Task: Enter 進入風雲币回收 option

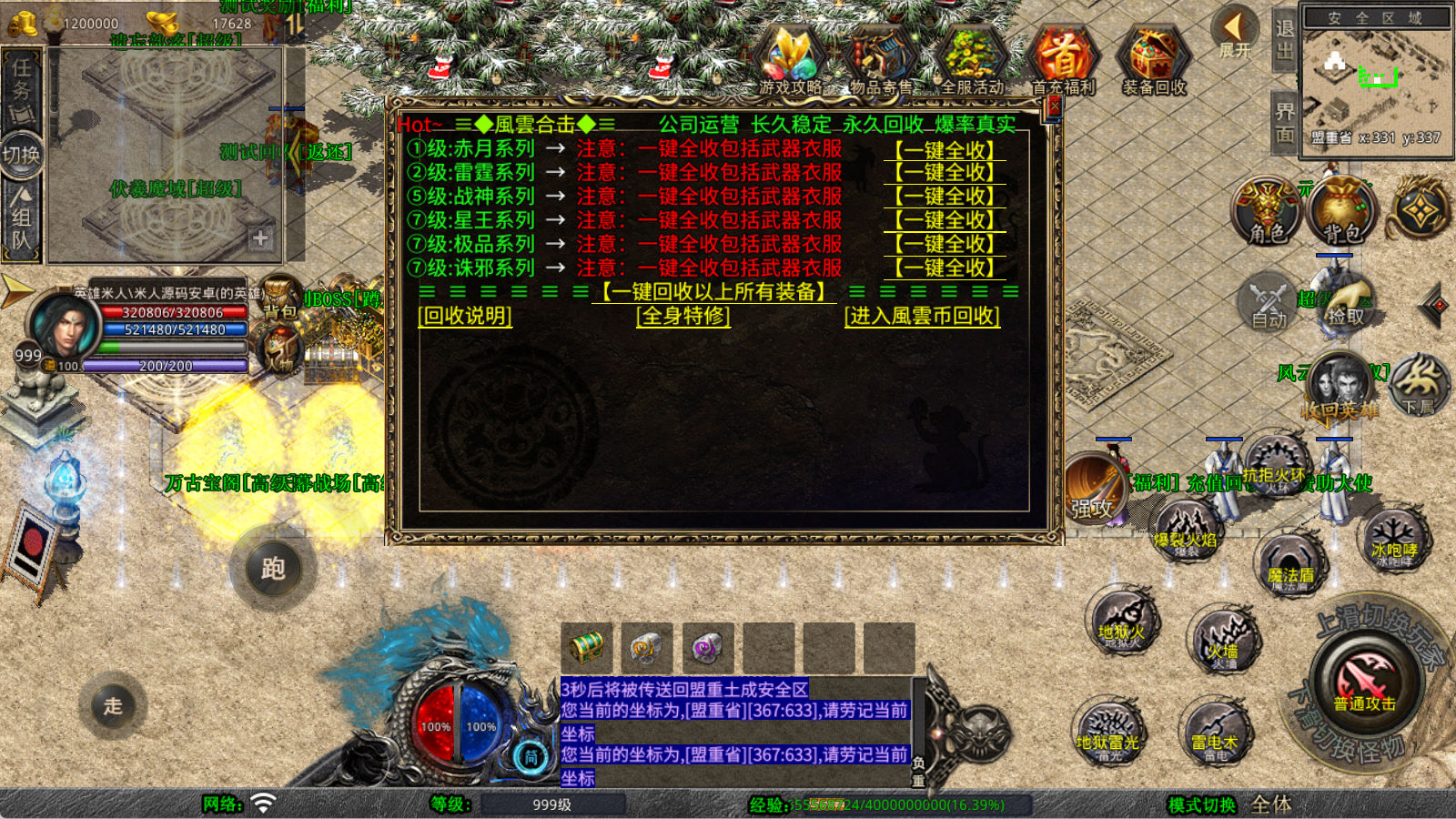Action: 922,316
